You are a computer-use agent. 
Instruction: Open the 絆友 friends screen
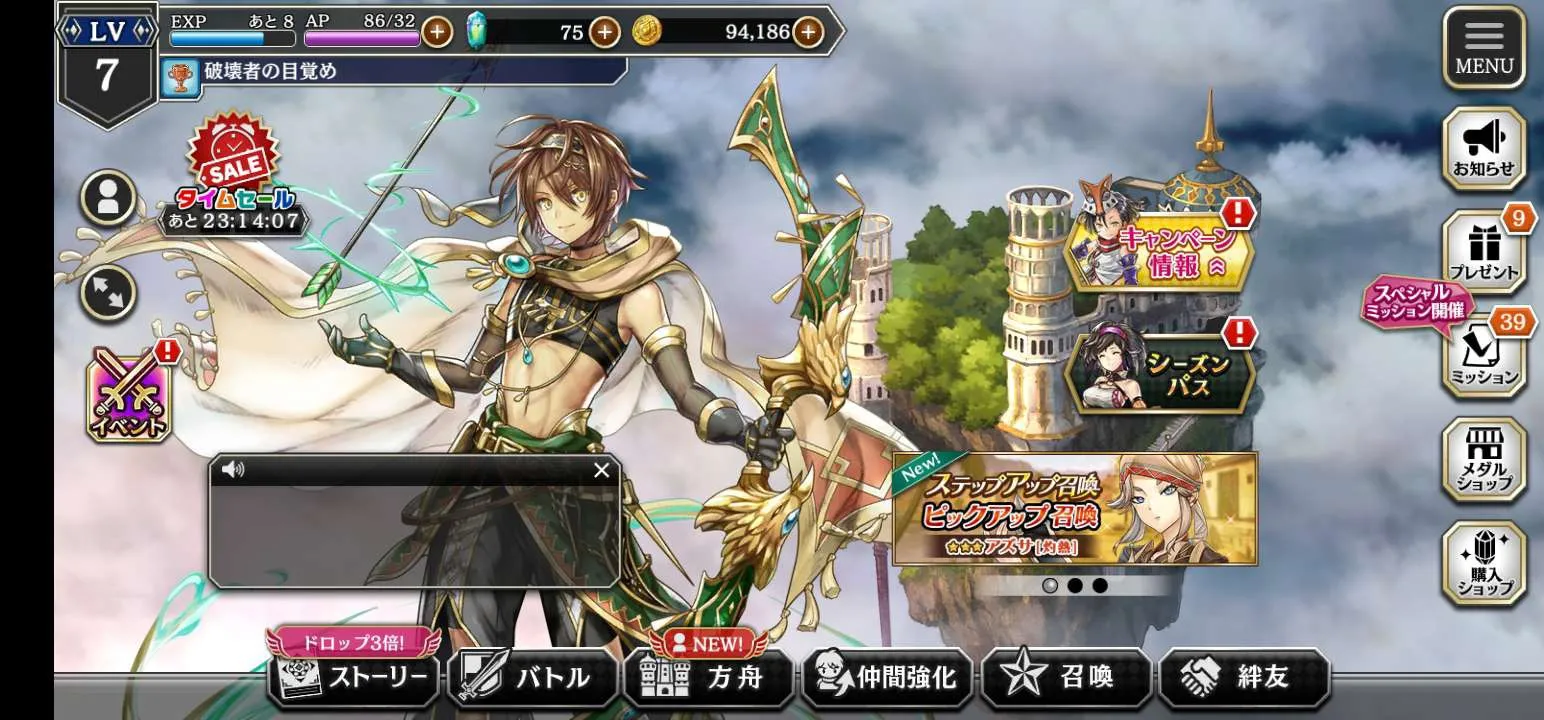(1244, 678)
